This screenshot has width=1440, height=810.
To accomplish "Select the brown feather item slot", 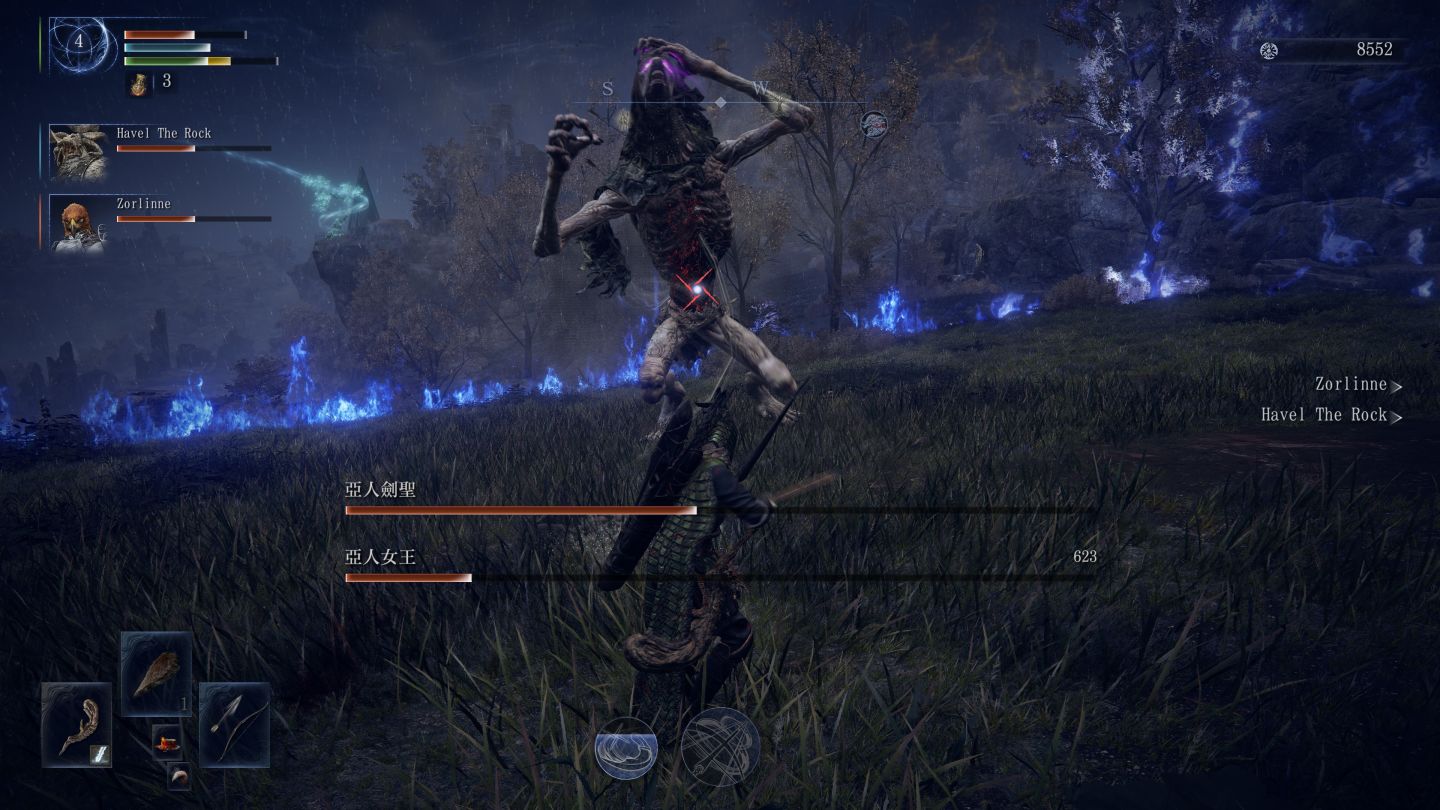I will coord(156,674).
